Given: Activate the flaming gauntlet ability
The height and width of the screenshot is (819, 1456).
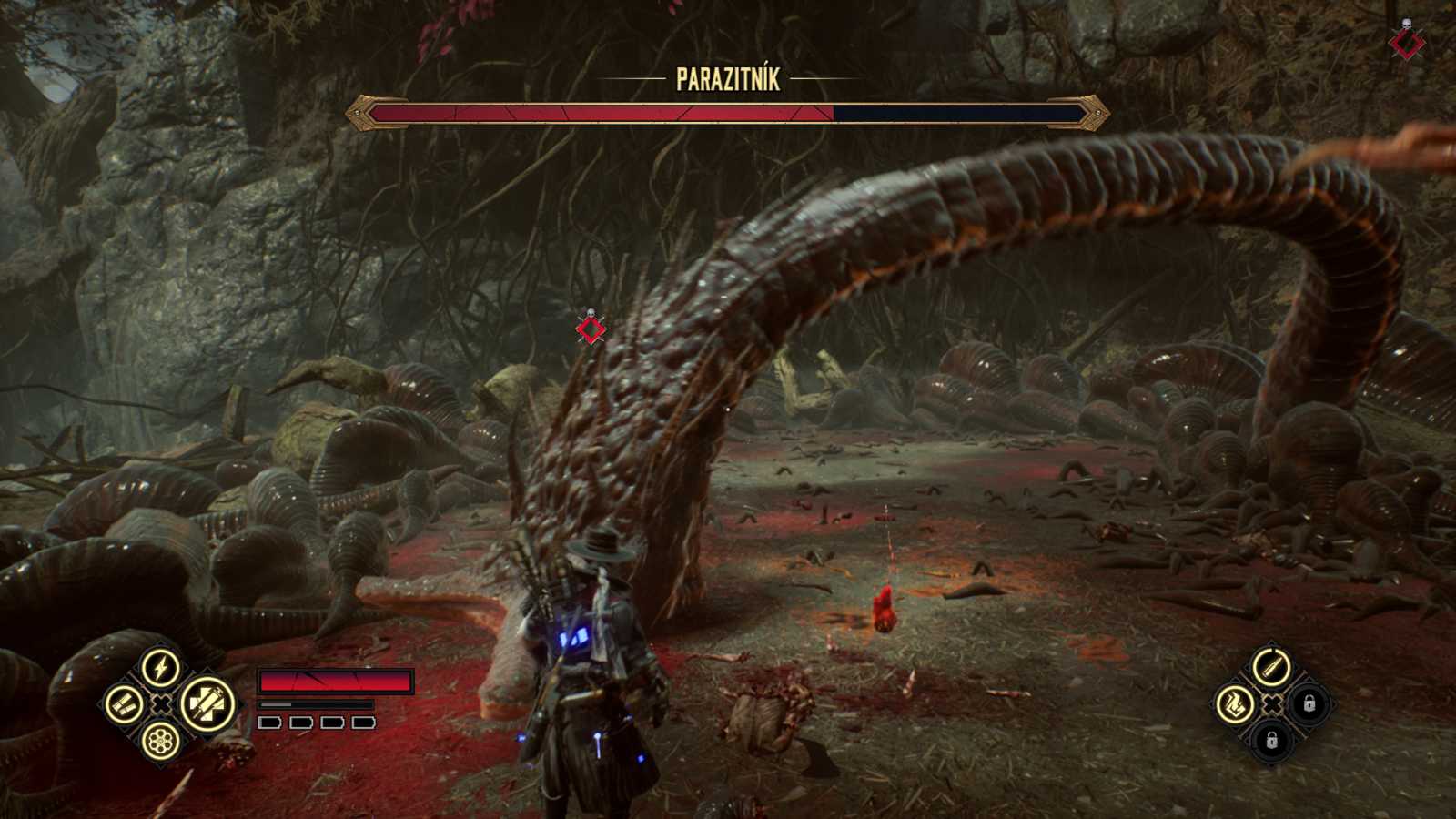Looking at the screenshot, I should tap(1235, 704).
